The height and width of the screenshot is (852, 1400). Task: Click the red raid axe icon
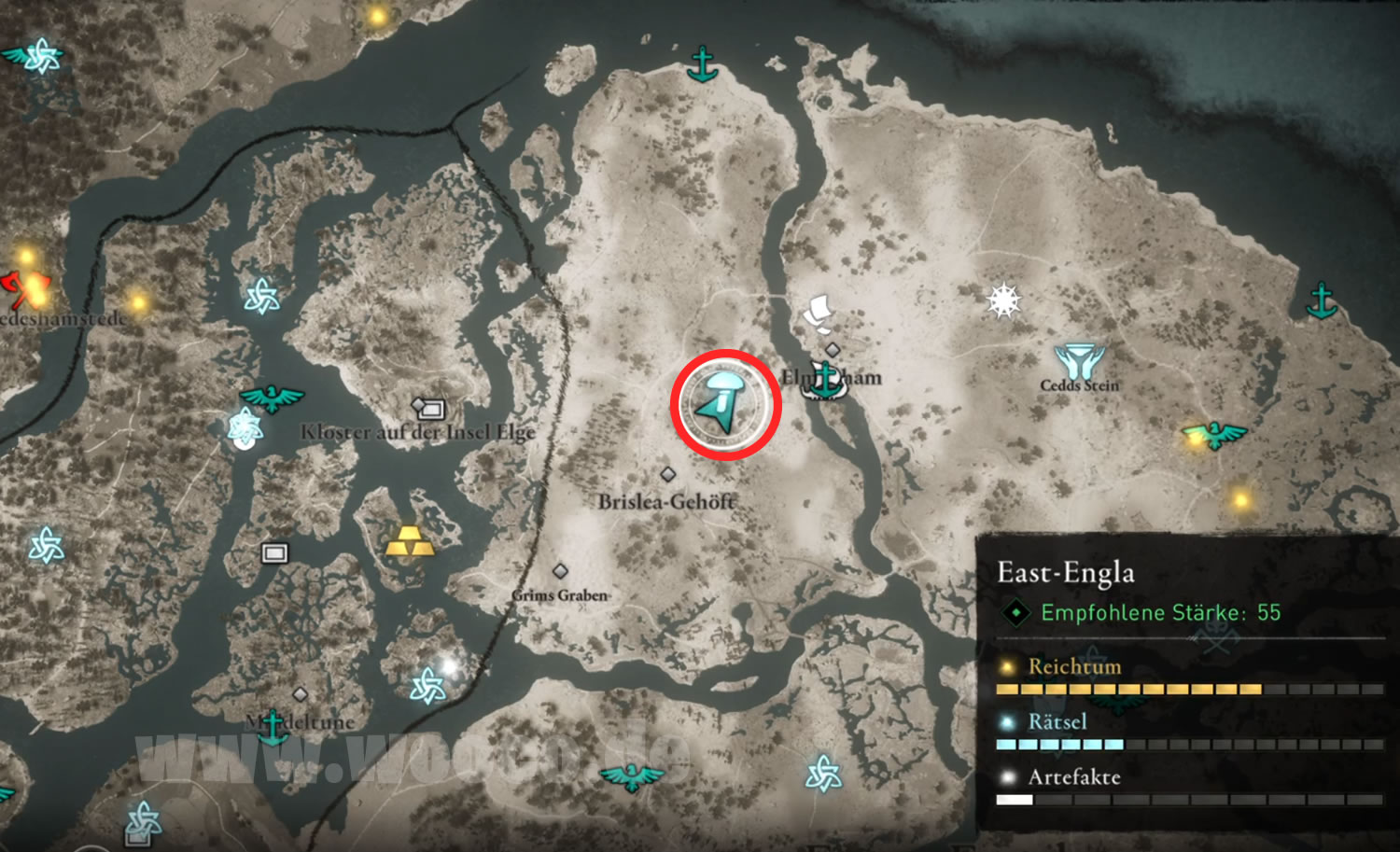pyautogui.click(x=12, y=287)
